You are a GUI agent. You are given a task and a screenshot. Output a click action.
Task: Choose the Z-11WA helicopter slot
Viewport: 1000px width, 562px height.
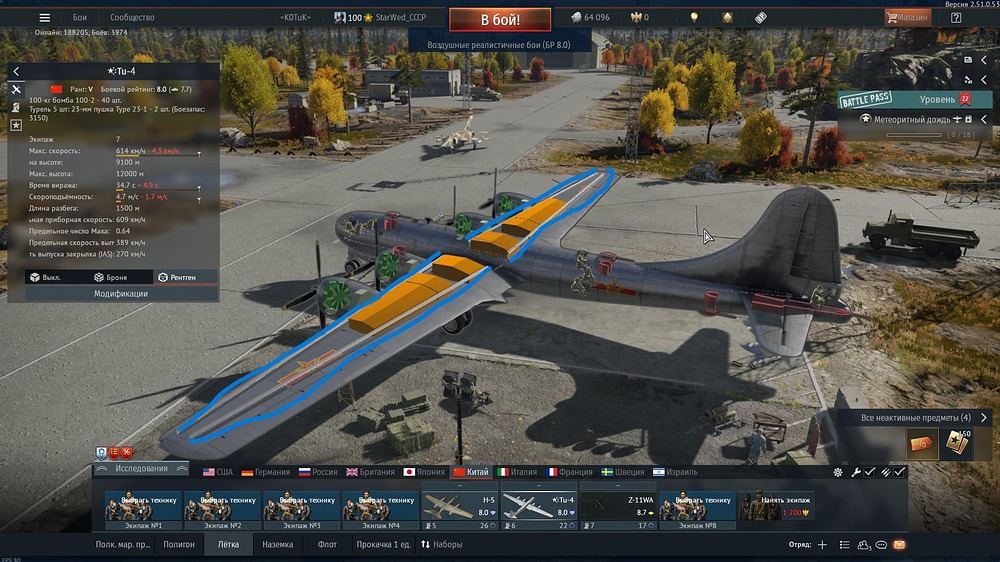pyautogui.click(x=617, y=507)
